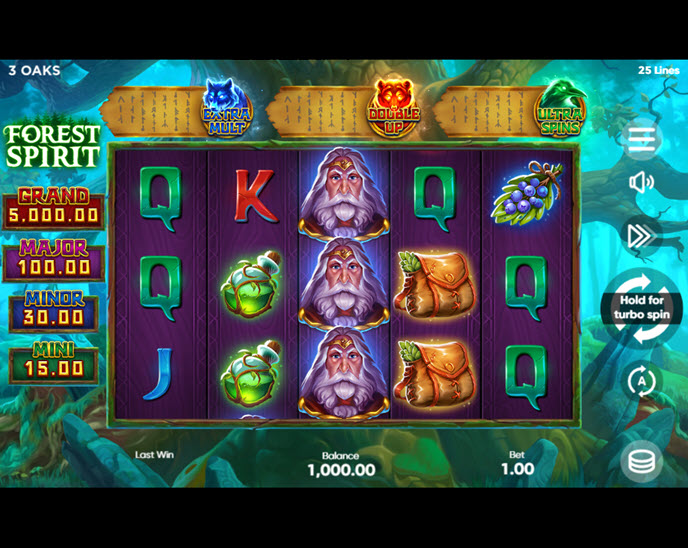Activate the turbo fast-forward button
This screenshot has width=688, height=548.
tap(640, 236)
